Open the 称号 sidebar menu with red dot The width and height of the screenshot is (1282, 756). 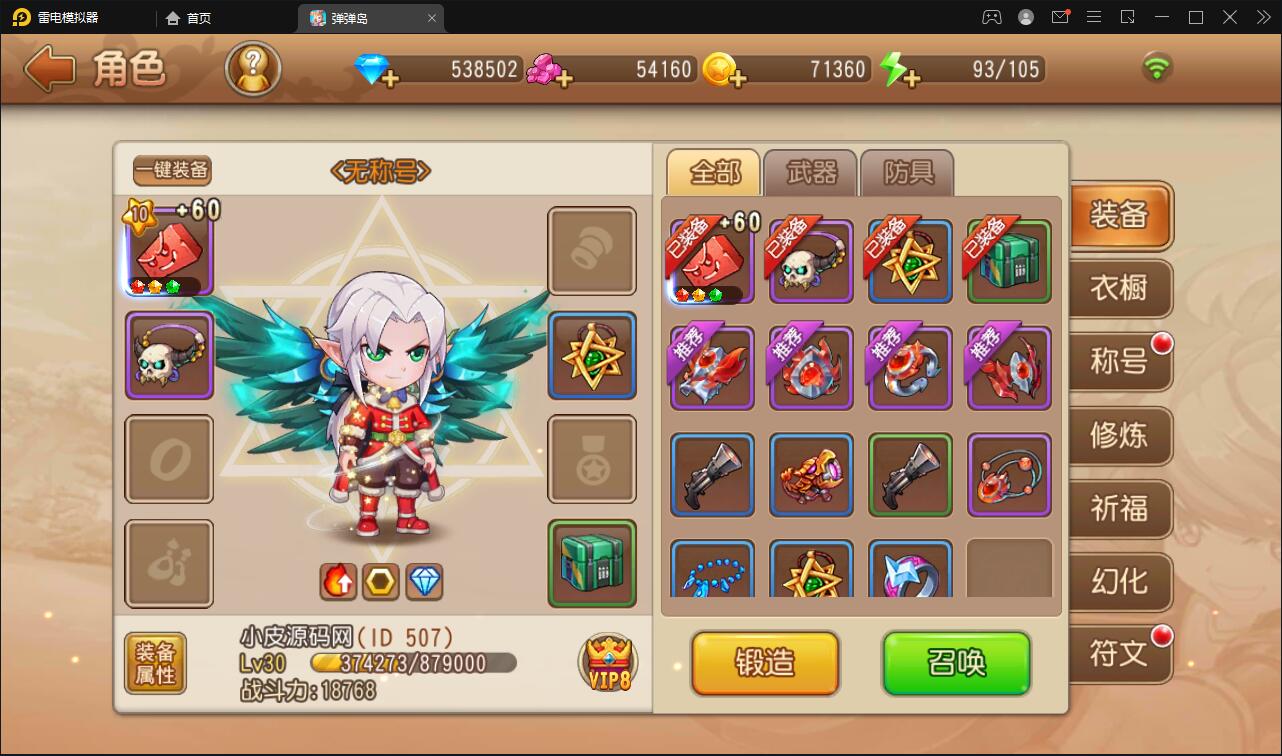pos(1119,362)
